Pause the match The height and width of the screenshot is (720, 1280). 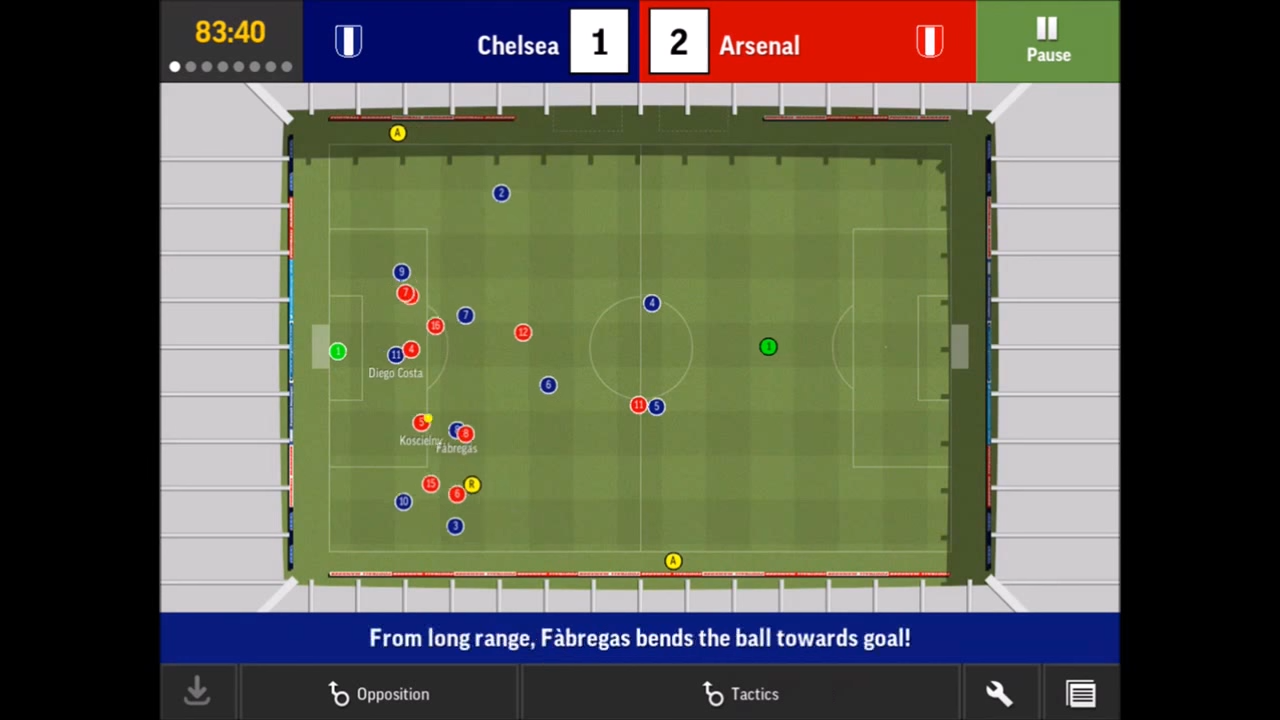tap(1047, 42)
